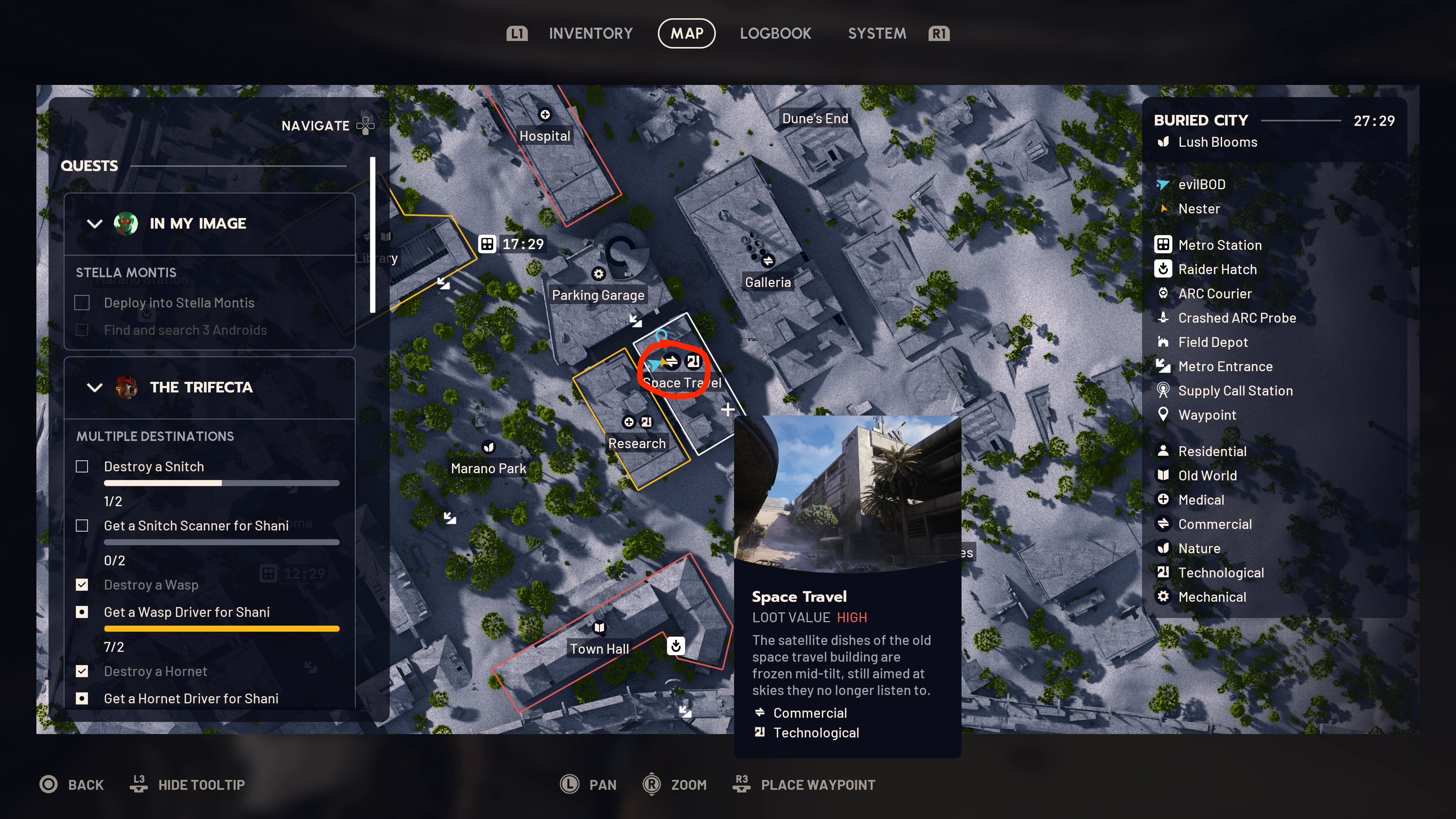Switch to the Inventory tab
This screenshot has height=819, width=1456.
(590, 33)
